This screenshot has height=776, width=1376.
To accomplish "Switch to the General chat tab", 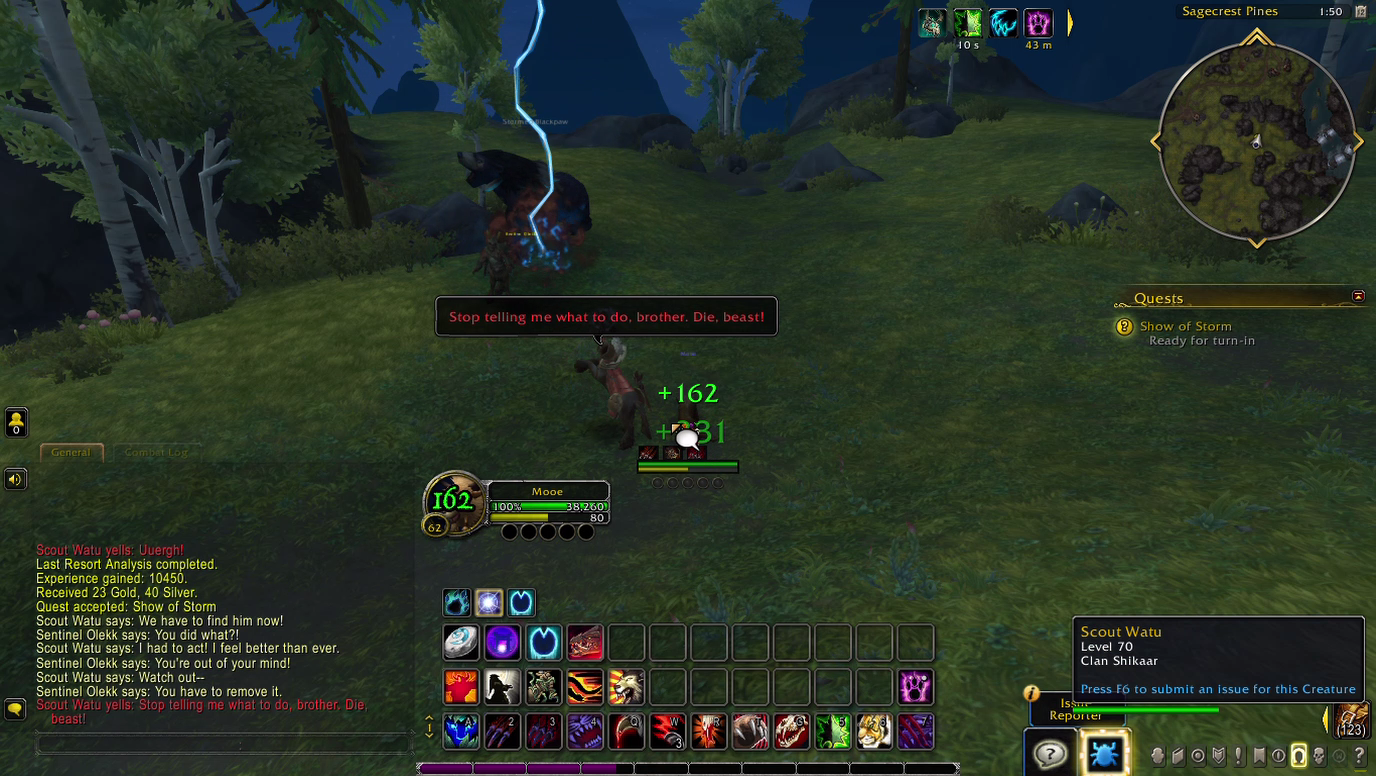I will (x=71, y=452).
